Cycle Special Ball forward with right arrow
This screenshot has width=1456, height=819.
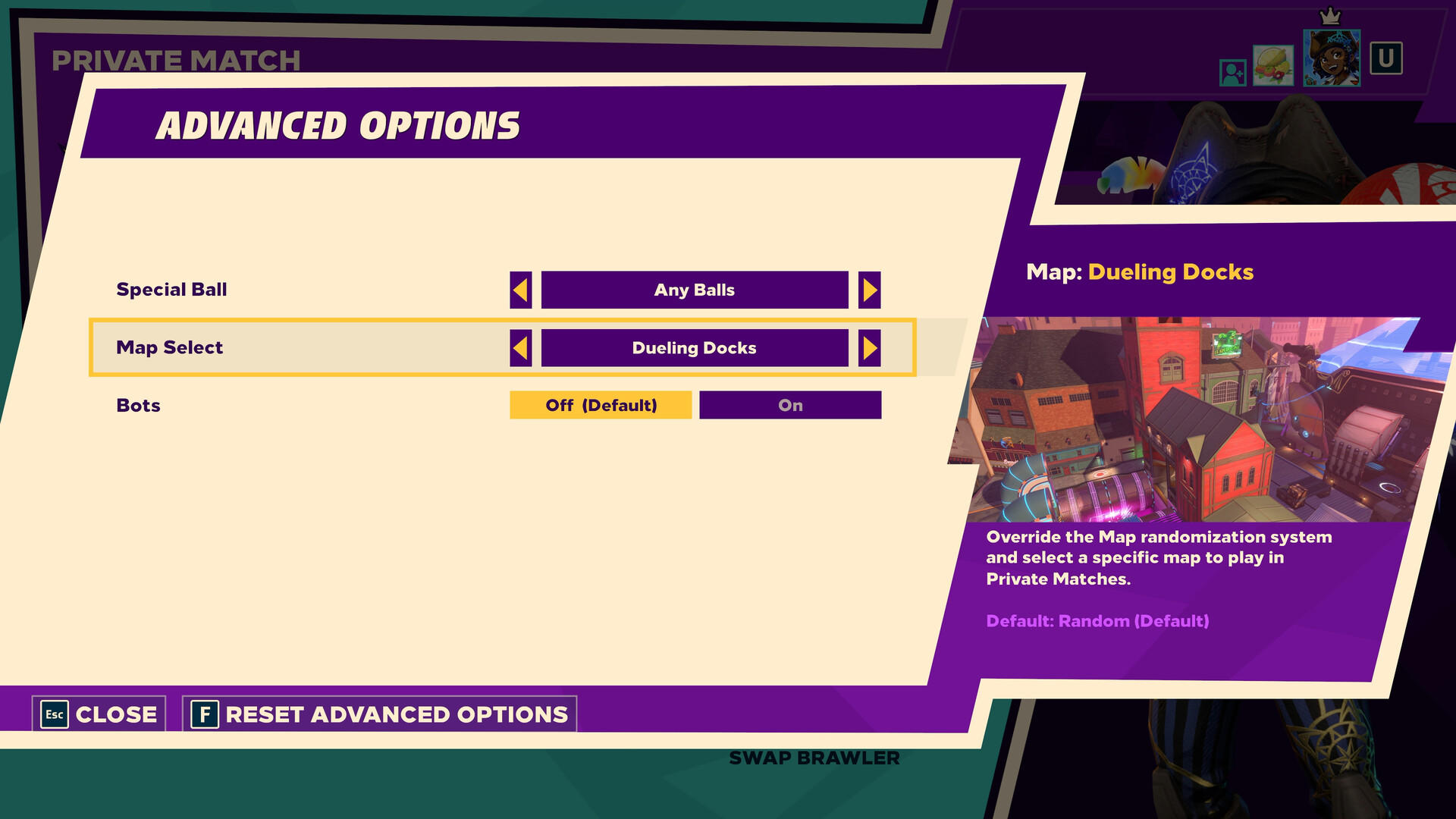tap(870, 289)
